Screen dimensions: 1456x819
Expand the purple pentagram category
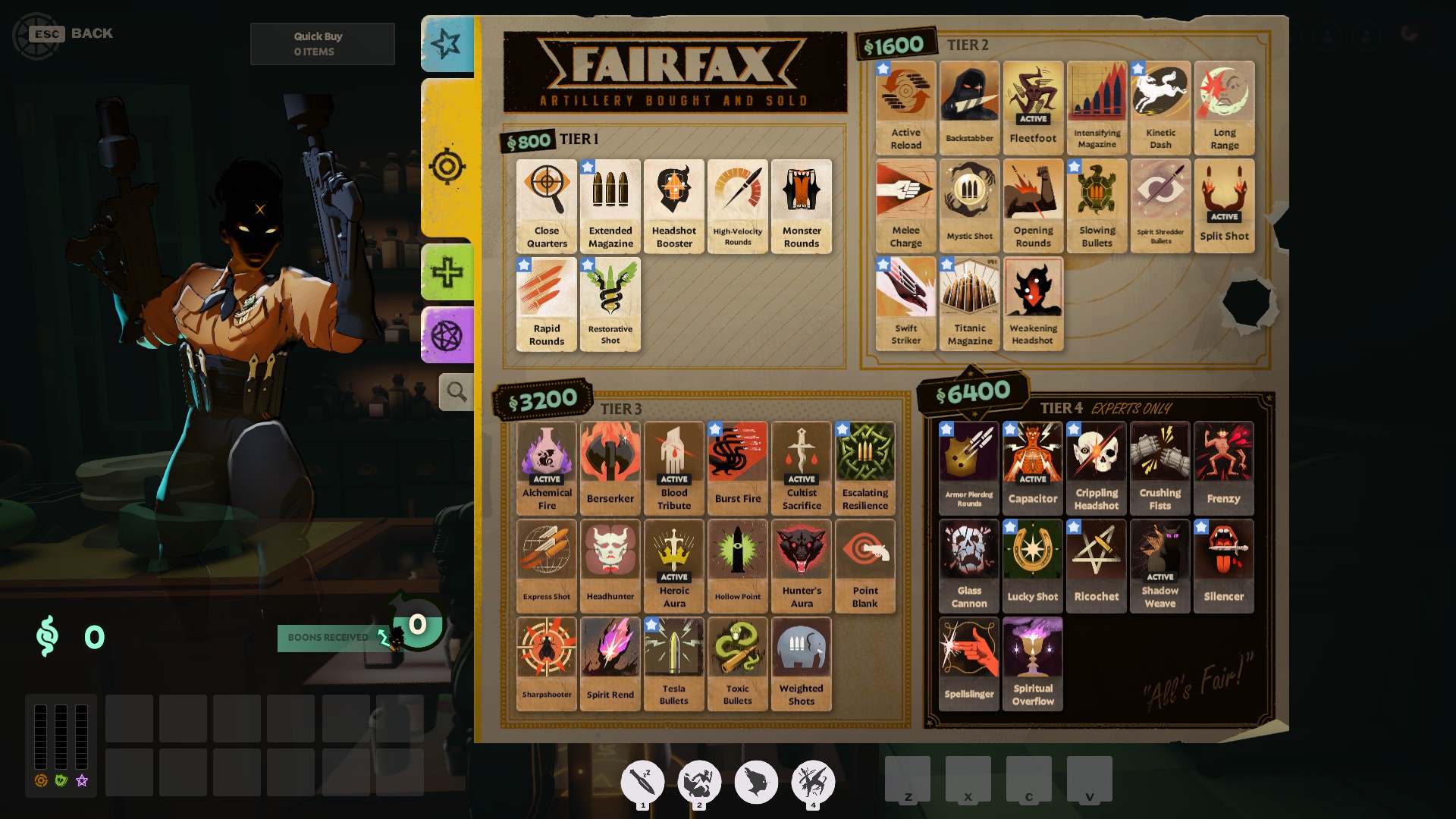447,335
